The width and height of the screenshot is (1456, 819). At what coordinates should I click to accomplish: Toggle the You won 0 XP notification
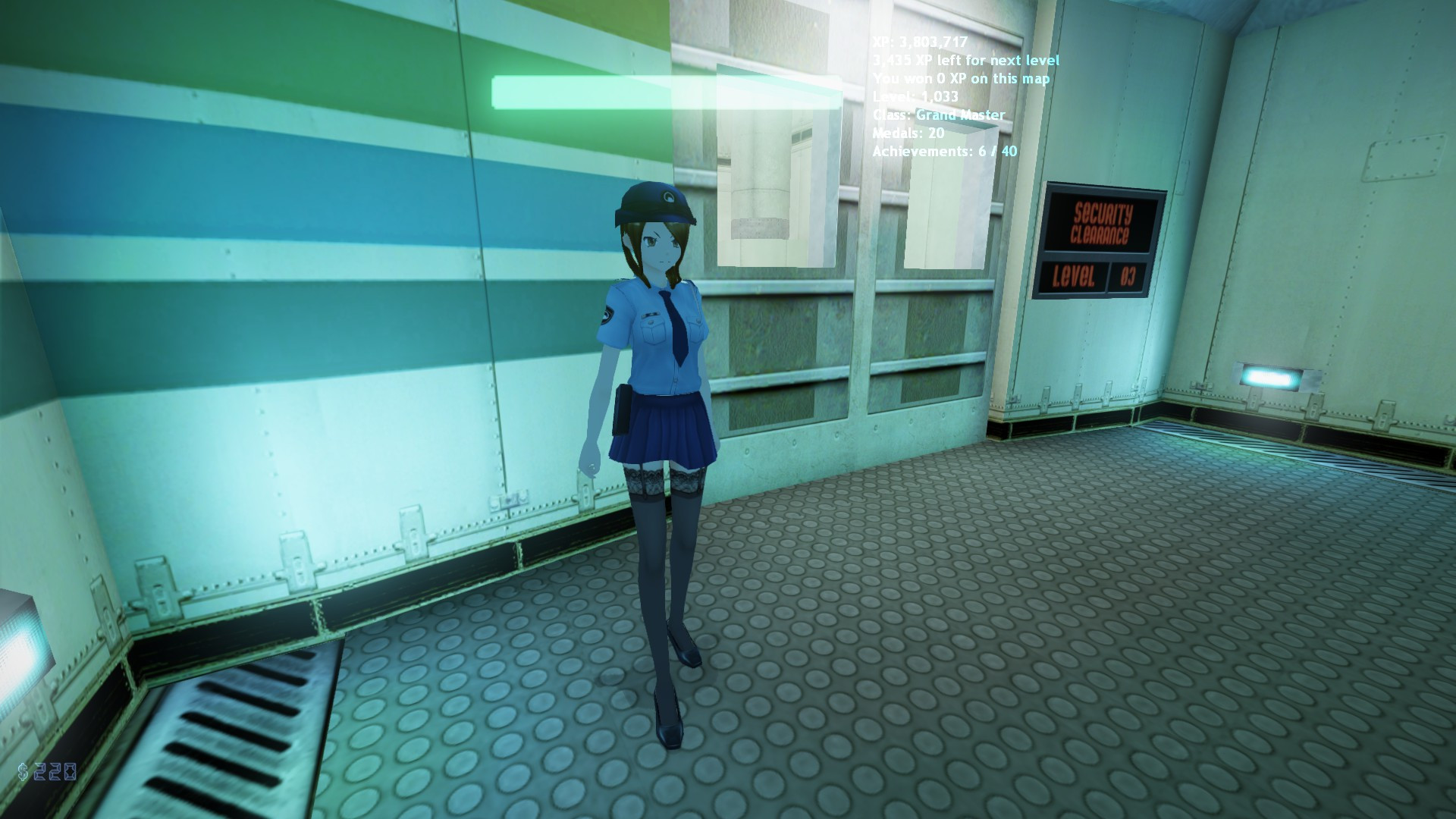[x=962, y=78]
